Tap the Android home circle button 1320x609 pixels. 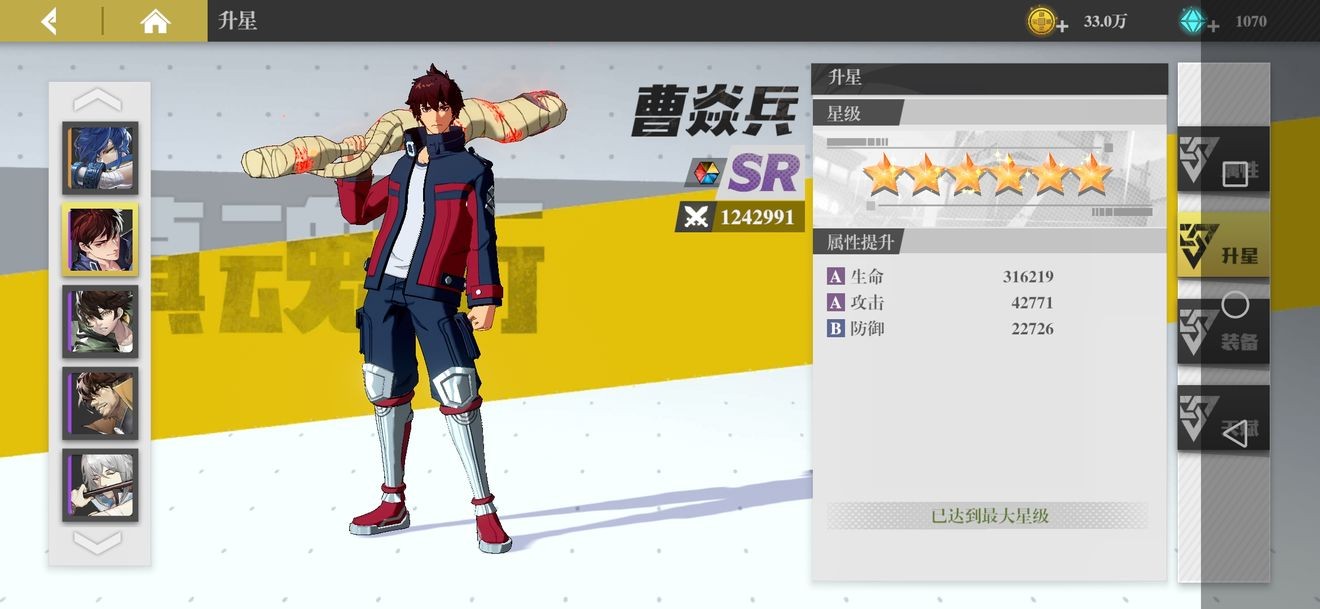click(1236, 305)
